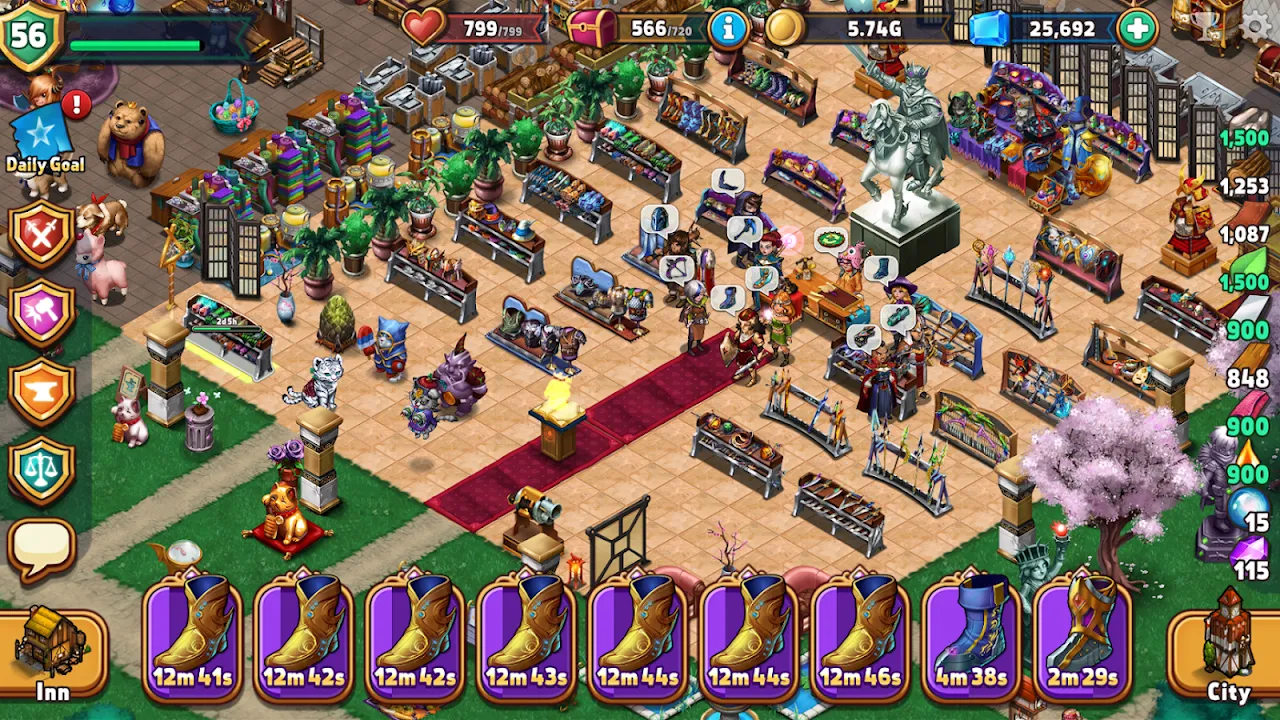Click the blue info button by inventory
Image resolution: width=1280 pixels, height=720 pixels.
coord(728,29)
